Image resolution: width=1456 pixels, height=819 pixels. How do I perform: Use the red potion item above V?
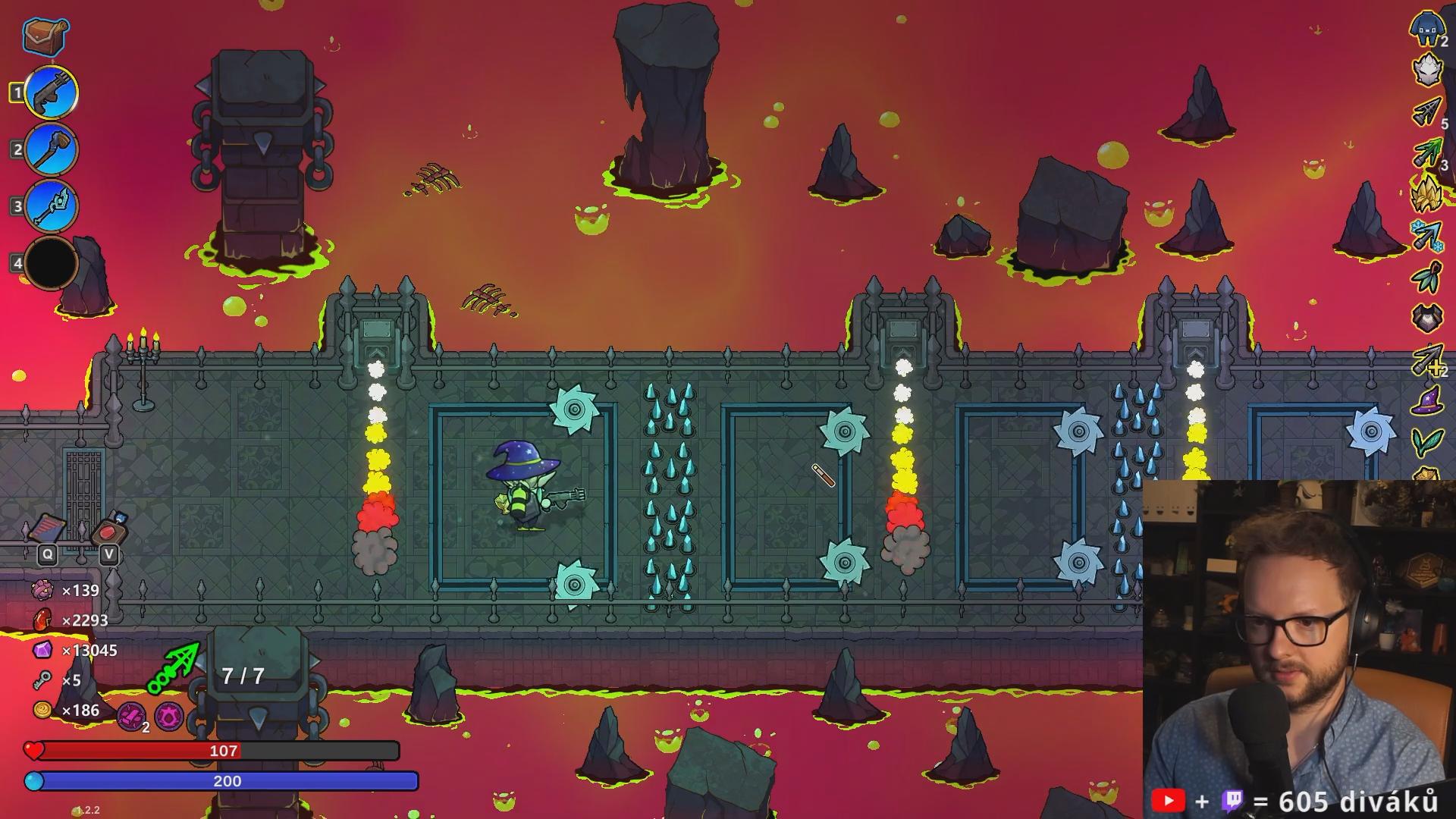pyautogui.click(x=110, y=529)
